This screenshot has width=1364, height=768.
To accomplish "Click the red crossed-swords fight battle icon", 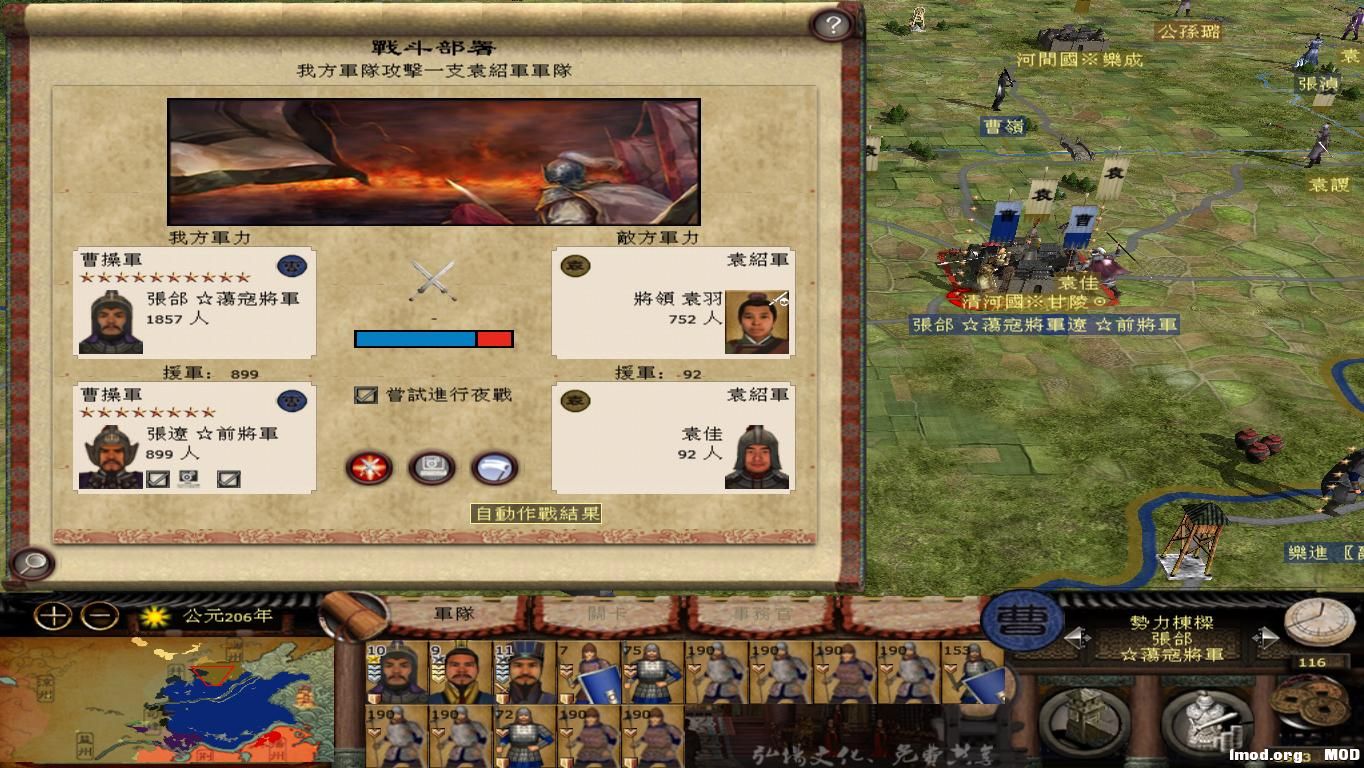I will click(x=370, y=468).
